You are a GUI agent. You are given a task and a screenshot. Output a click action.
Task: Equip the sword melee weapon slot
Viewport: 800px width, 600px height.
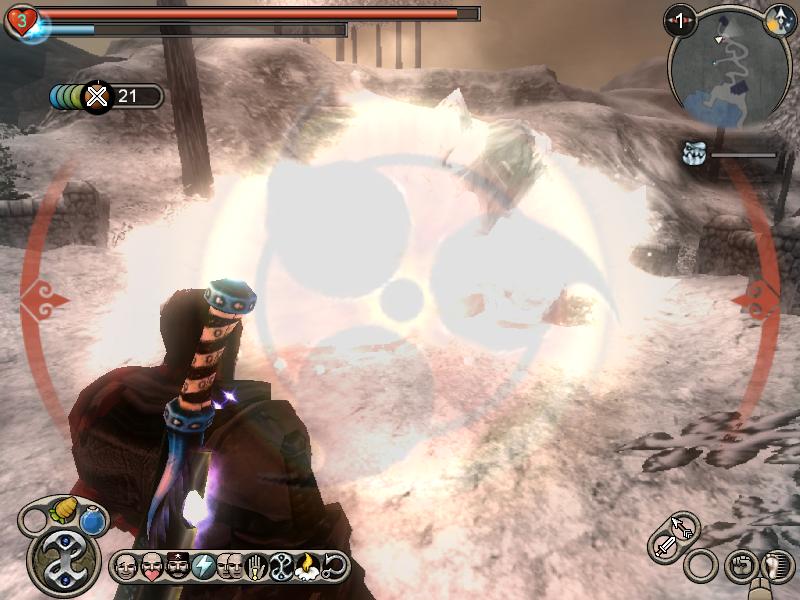pyautogui.click(x=665, y=546)
